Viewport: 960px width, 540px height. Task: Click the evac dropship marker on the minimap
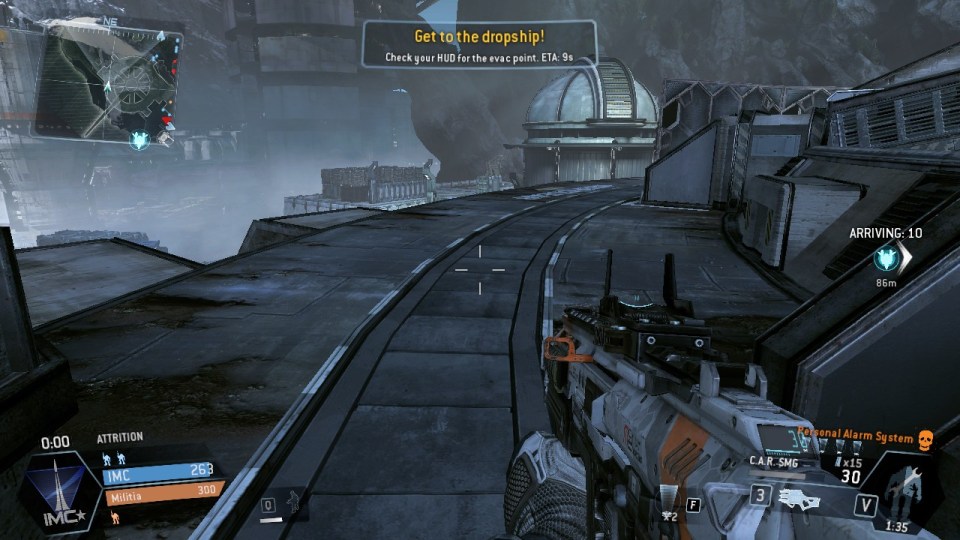point(139,141)
